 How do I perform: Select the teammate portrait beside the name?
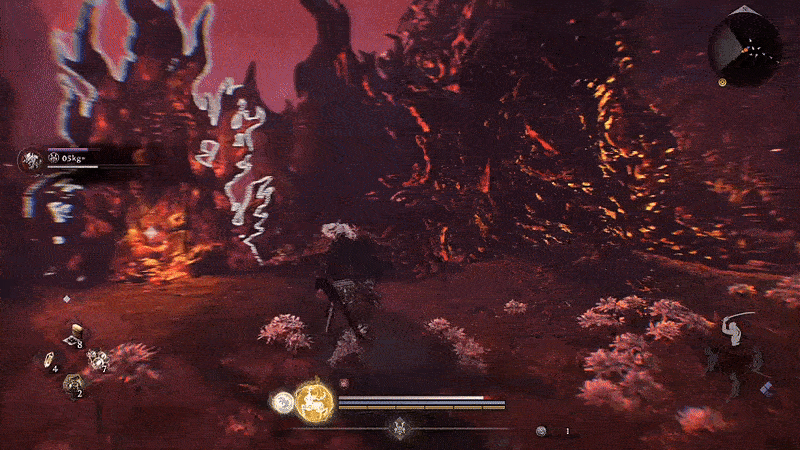[31, 159]
